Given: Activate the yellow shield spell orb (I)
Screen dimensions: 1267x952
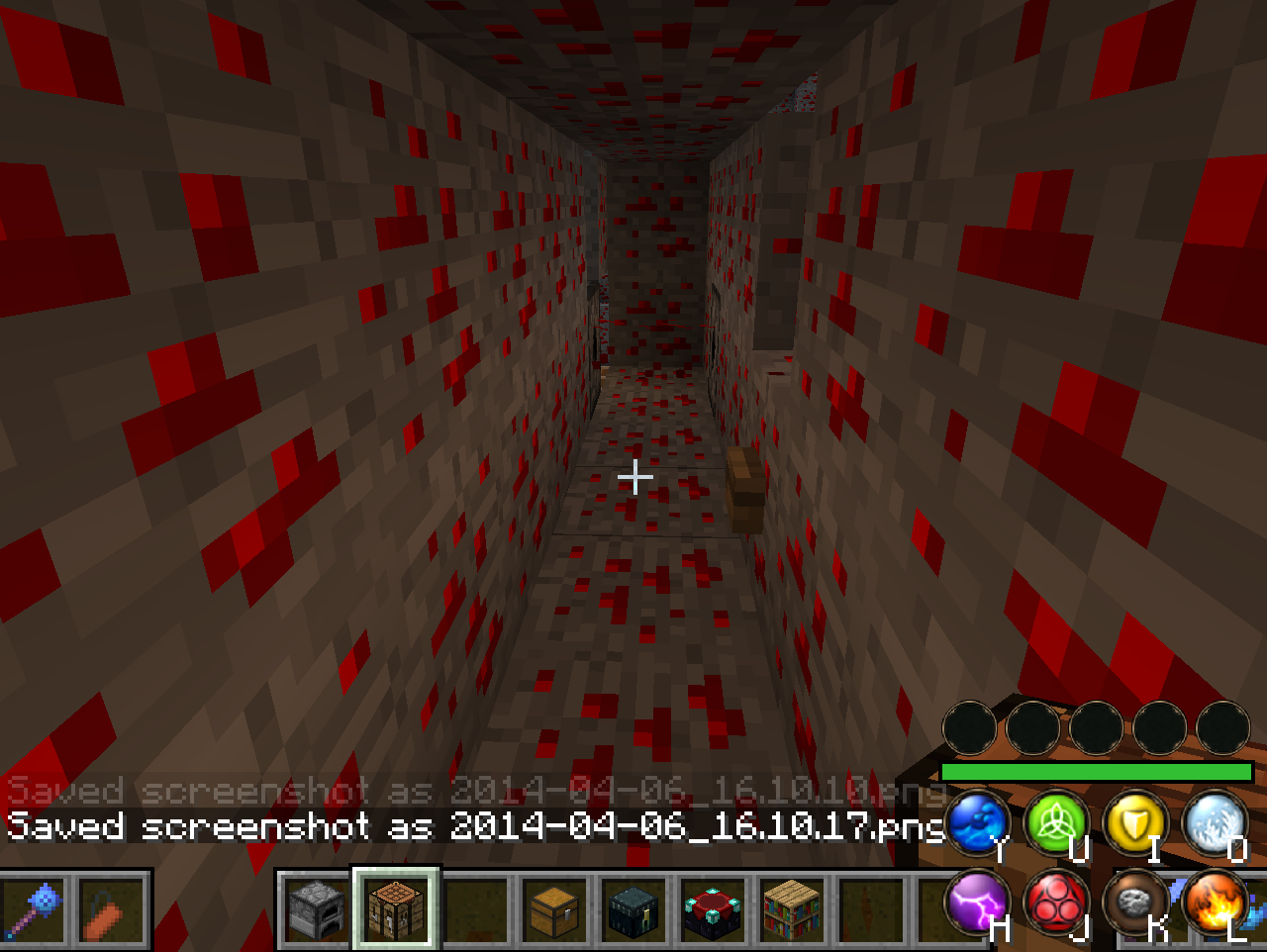Looking at the screenshot, I should click(1135, 823).
